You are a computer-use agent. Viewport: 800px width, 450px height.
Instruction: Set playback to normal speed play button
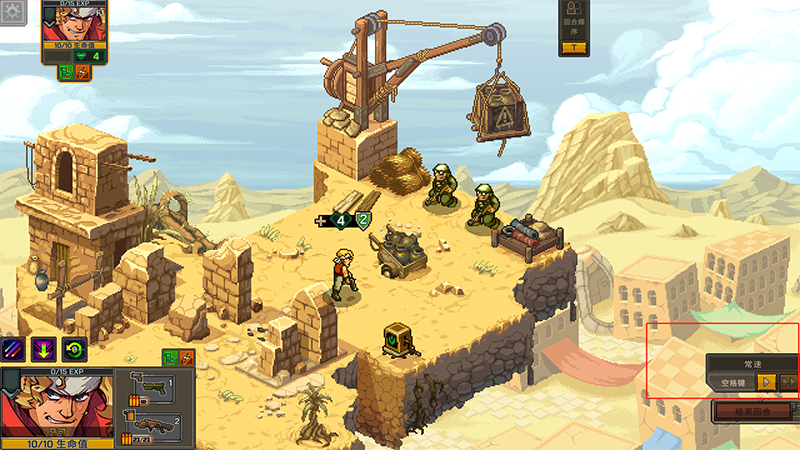tap(765, 381)
